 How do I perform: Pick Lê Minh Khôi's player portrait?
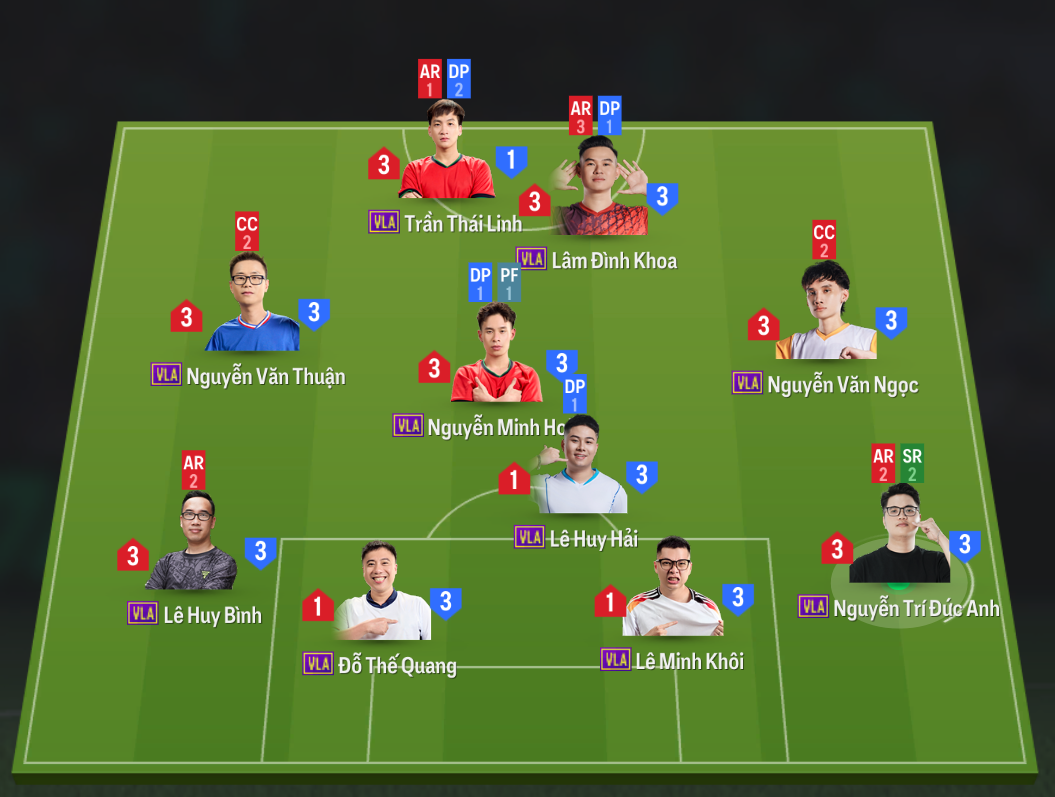tap(672, 592)
